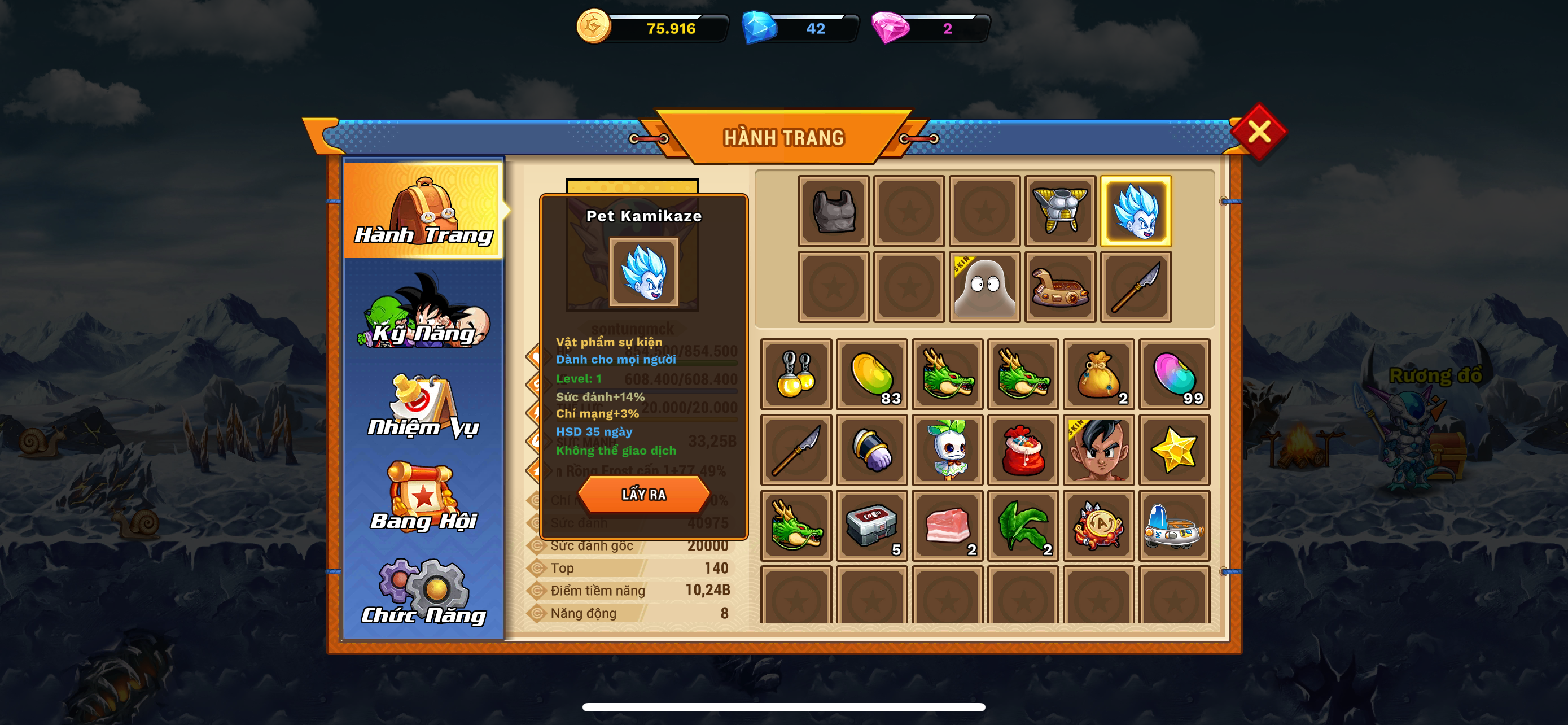Select the equipped Saiyan armor slot
Image resolution: width=1568 pixels, height=725 pixels.
tap(1060, 211)
